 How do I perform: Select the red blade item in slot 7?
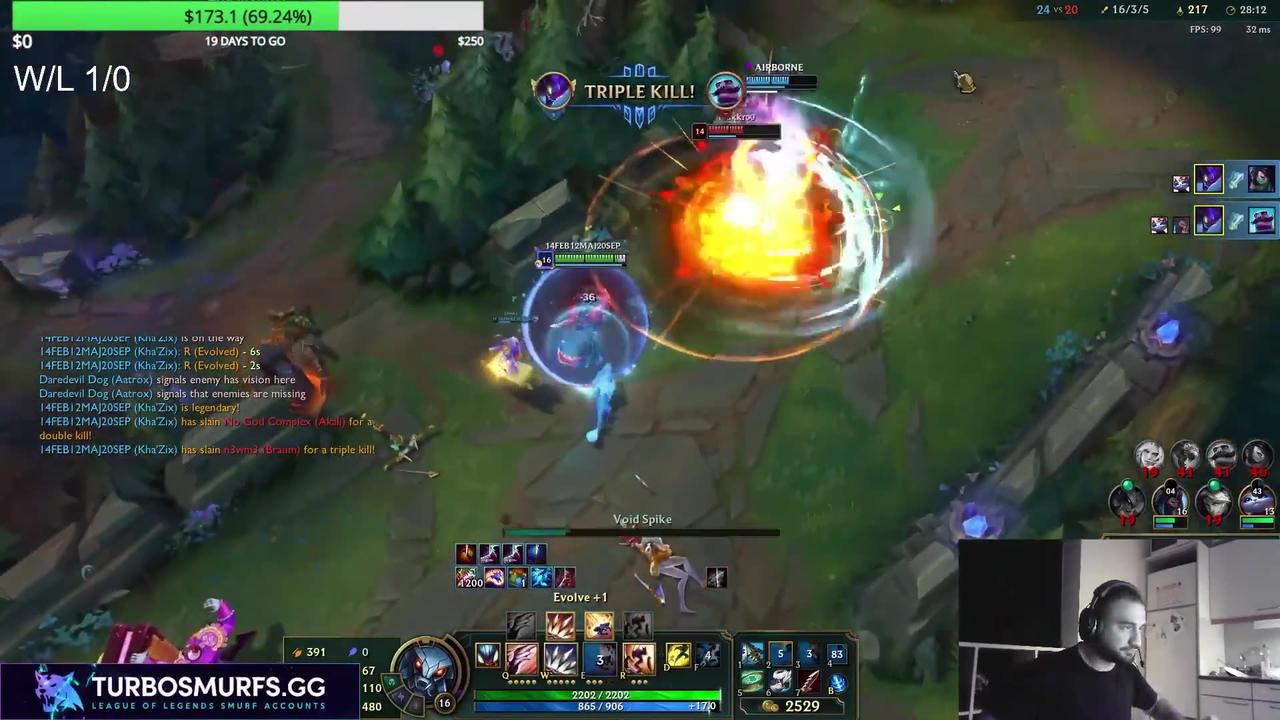(812, 683)
